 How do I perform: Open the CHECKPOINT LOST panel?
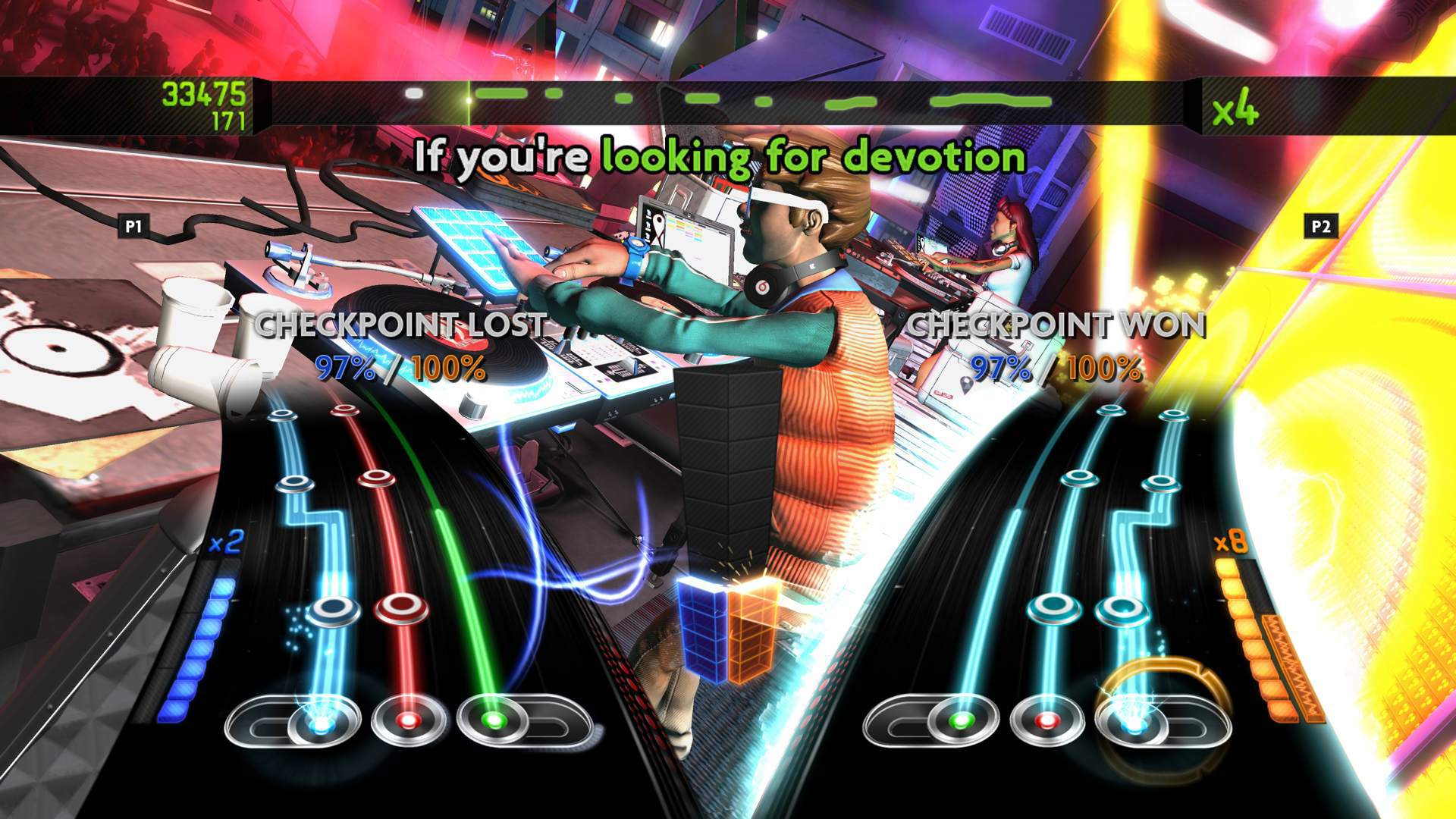(398, 325)
